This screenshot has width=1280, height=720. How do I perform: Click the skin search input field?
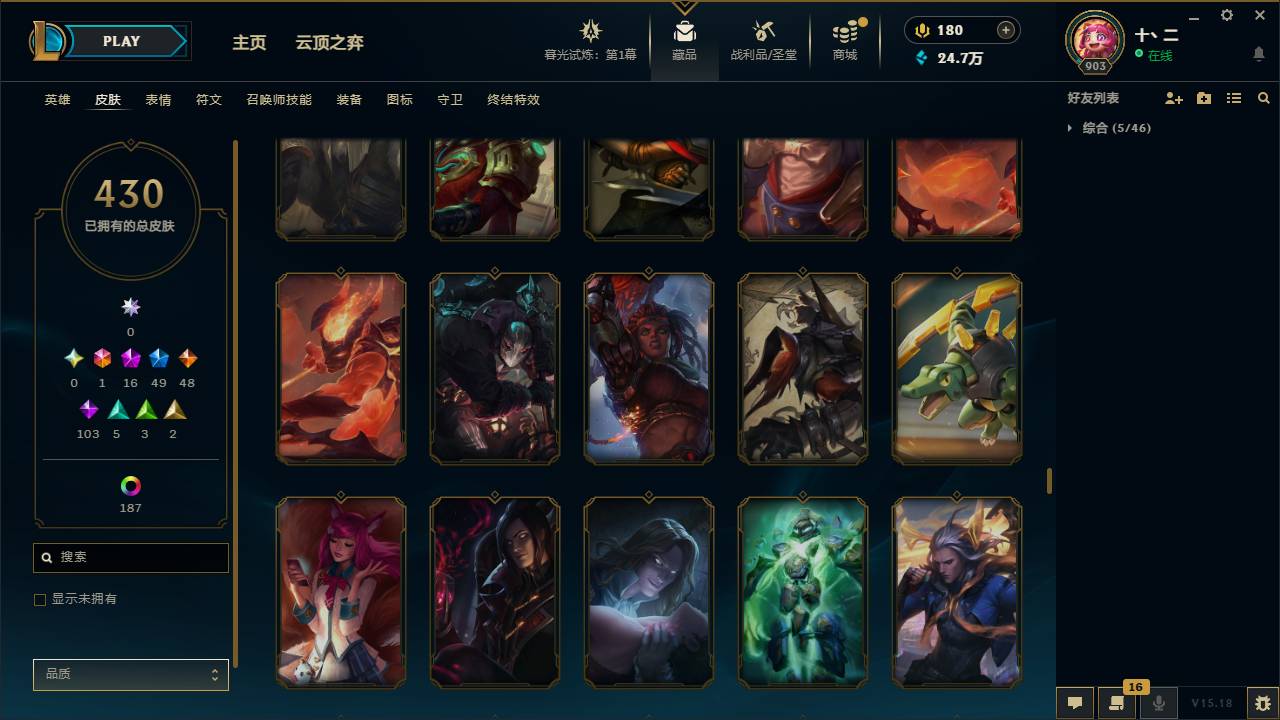(130, 557)
